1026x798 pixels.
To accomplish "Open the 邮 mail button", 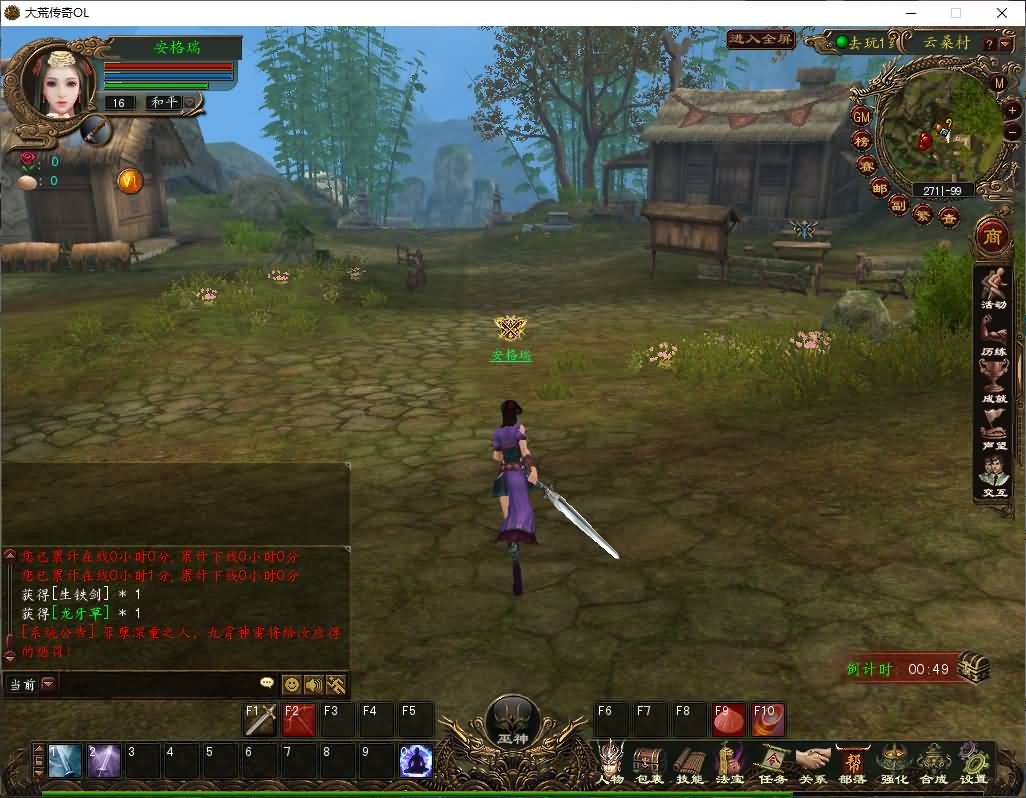I will coord(879,188).
